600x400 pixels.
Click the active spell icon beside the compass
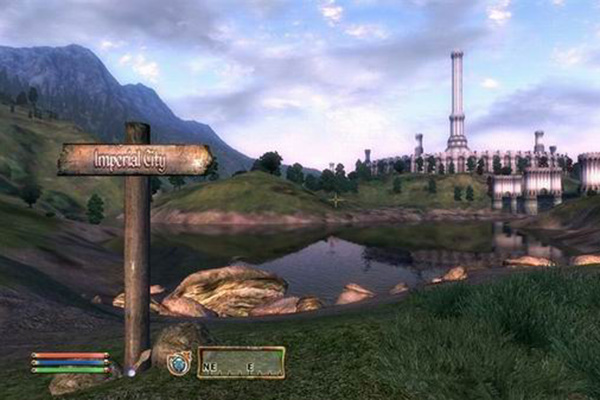pyautogui.click(x=179, y=362)
